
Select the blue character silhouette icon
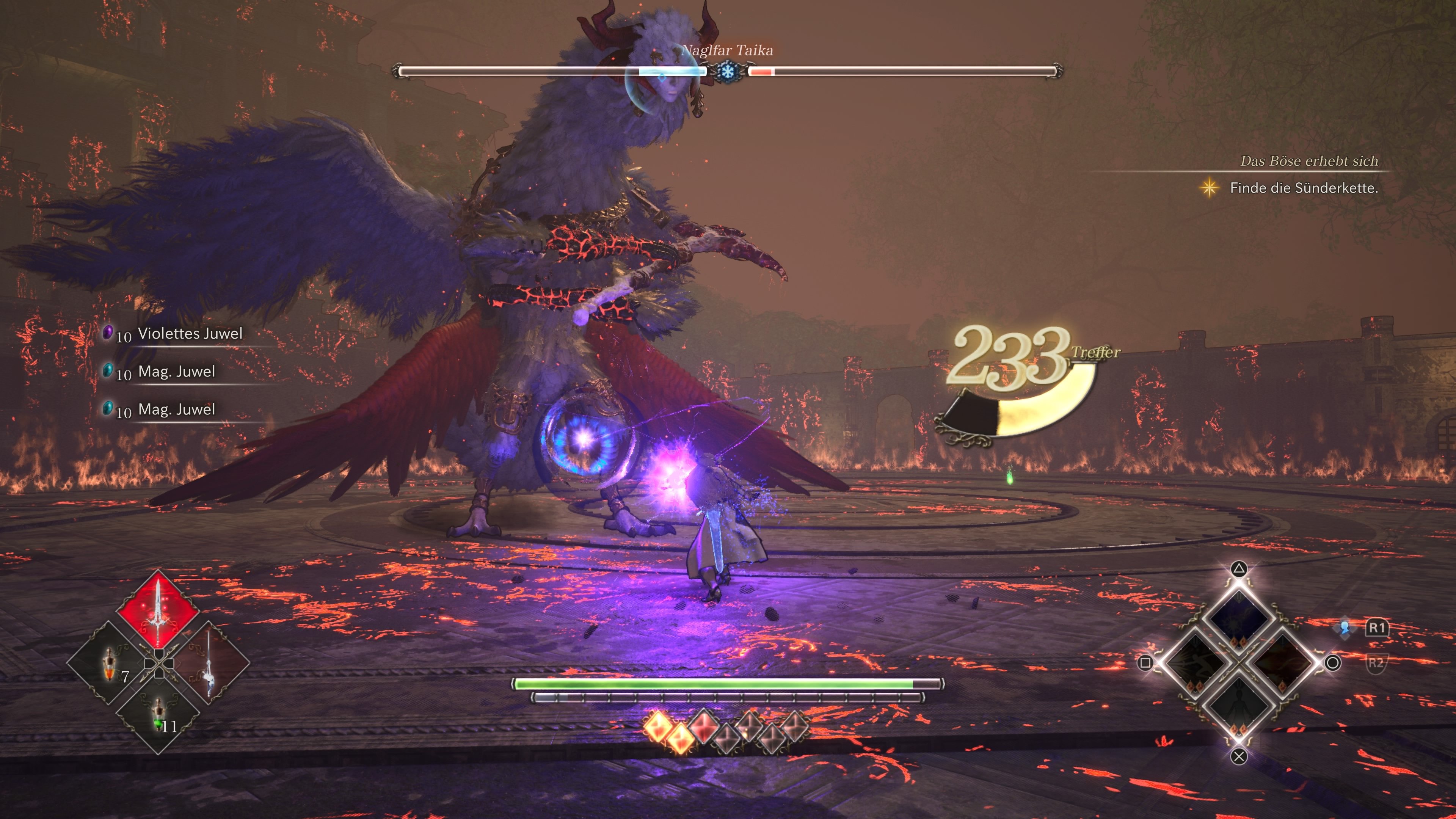point(1345,628)
